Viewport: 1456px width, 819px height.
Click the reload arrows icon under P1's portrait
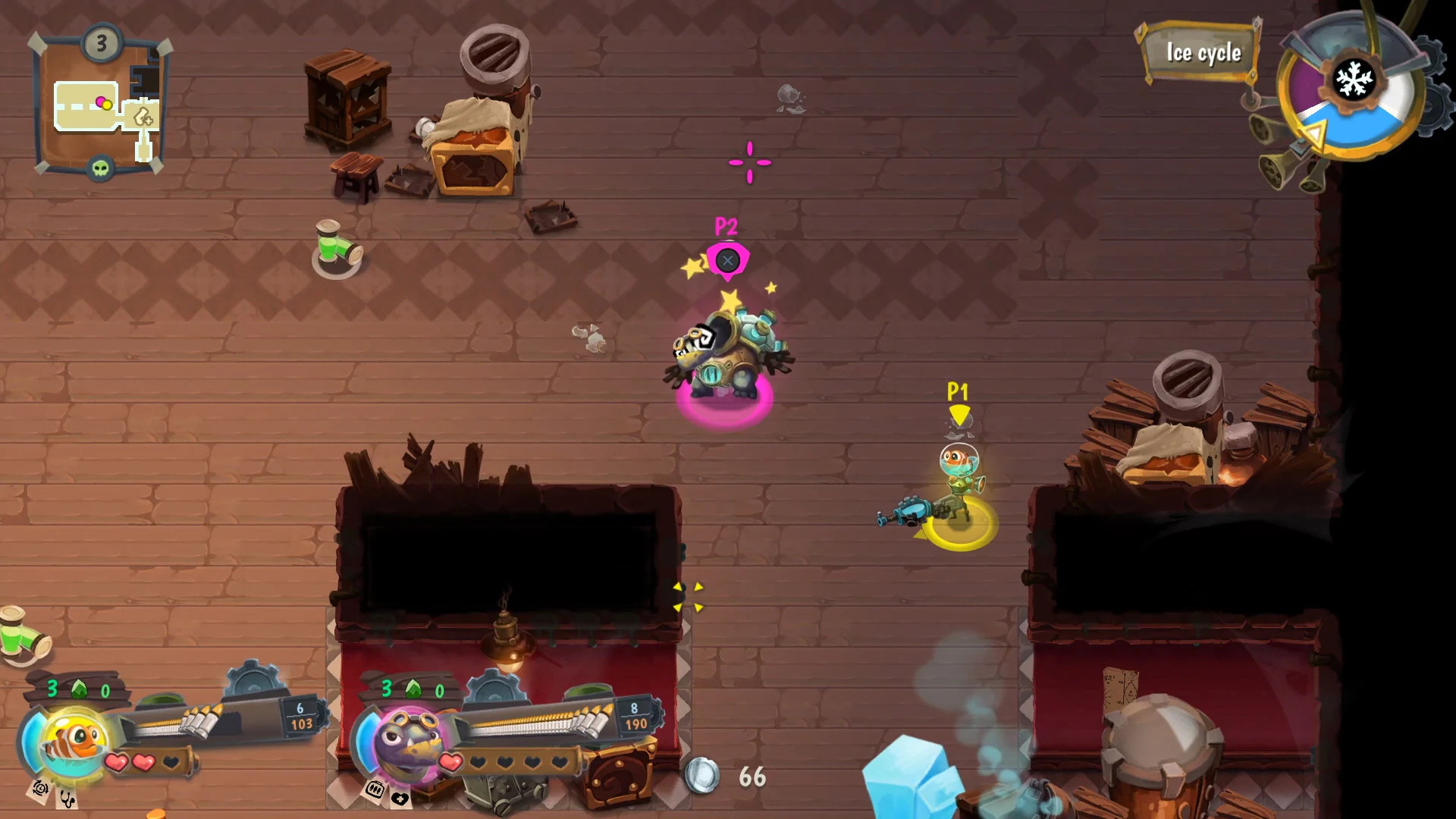pos(39,789)
